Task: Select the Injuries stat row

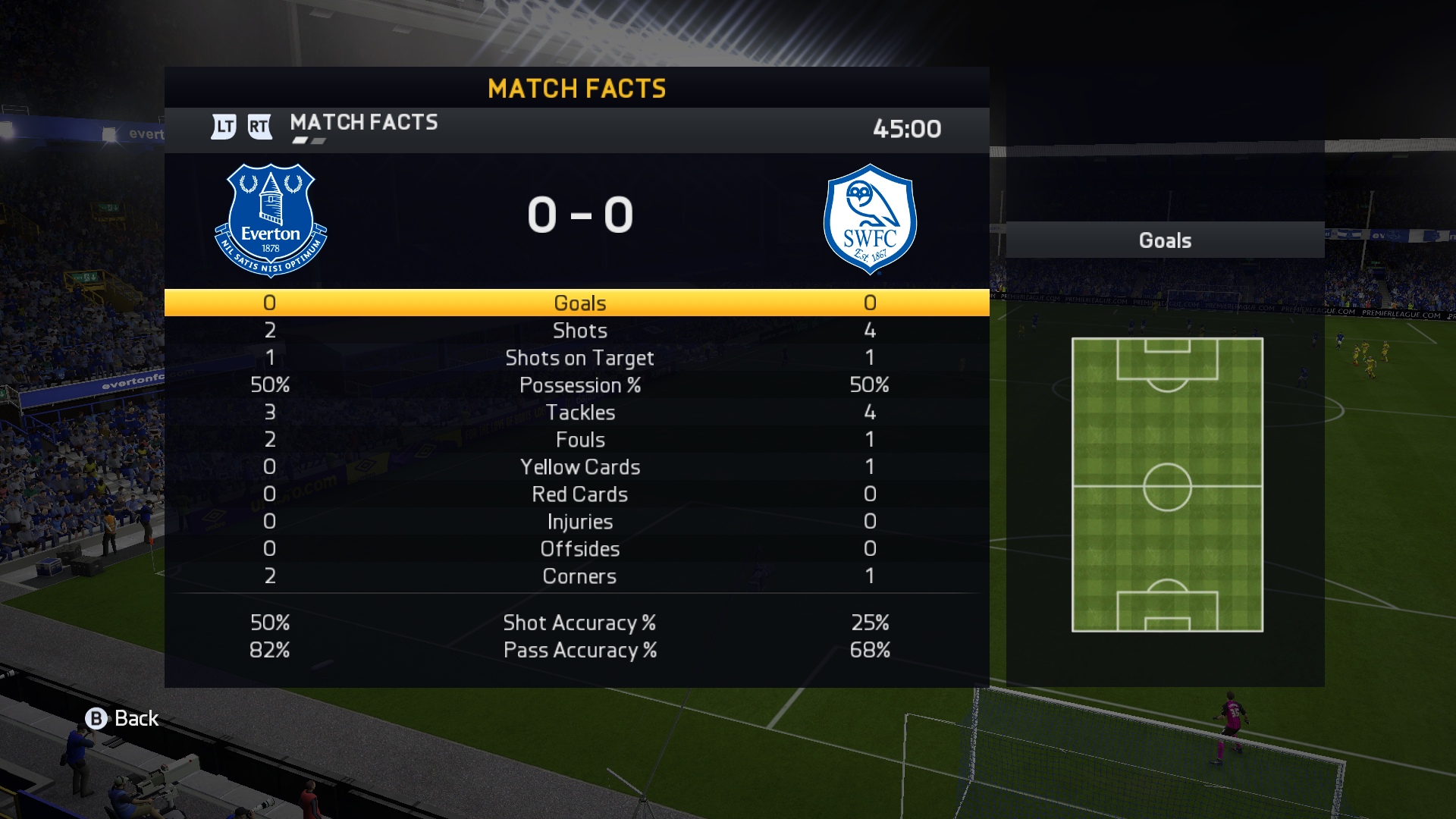Action: pyautogui.click(x=579, y=522)
